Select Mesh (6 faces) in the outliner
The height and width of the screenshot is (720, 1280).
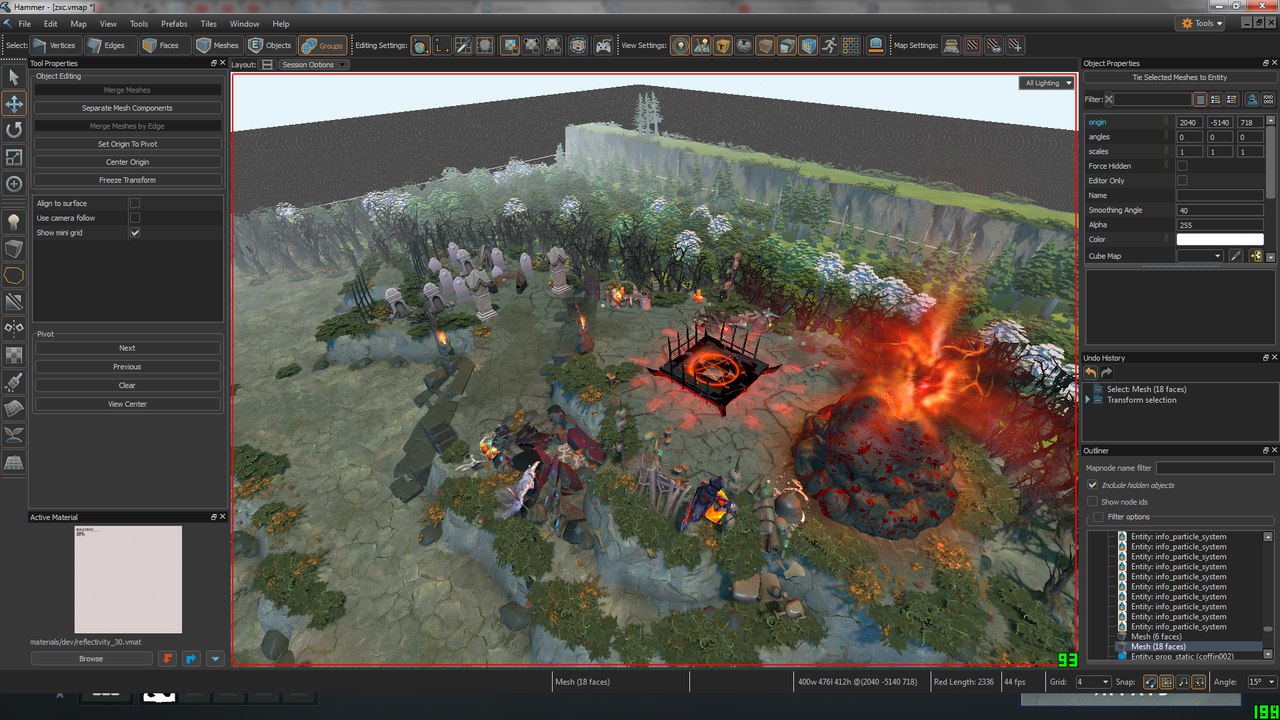1156,637
